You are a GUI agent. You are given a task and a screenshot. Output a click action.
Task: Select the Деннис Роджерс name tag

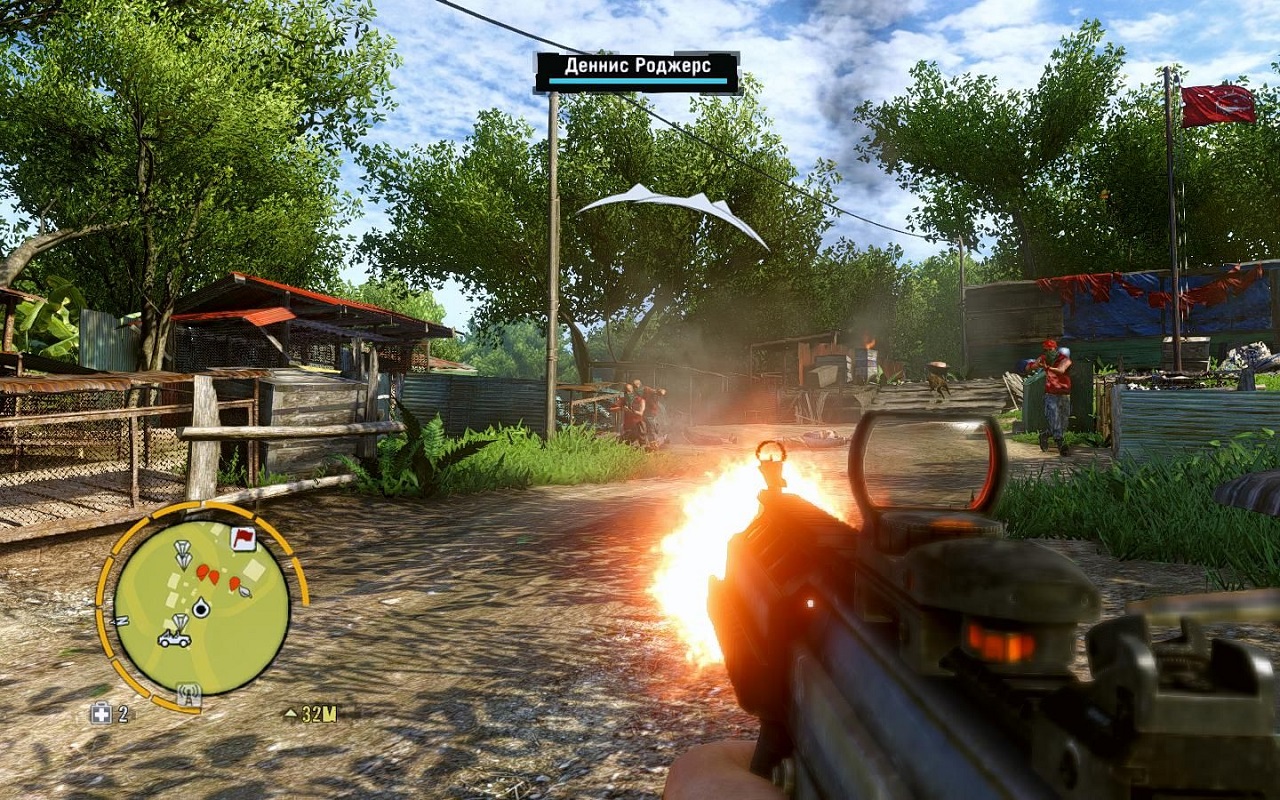click(x=636, y=71)
